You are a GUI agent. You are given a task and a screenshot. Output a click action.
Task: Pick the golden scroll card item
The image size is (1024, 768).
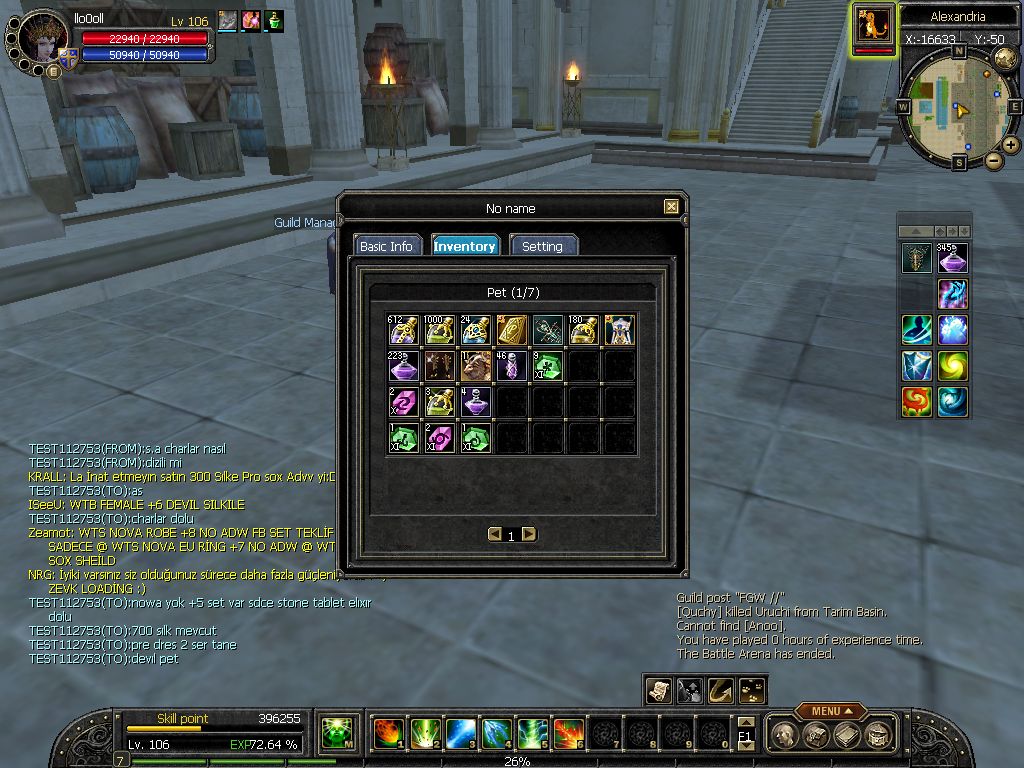[511, 330]
